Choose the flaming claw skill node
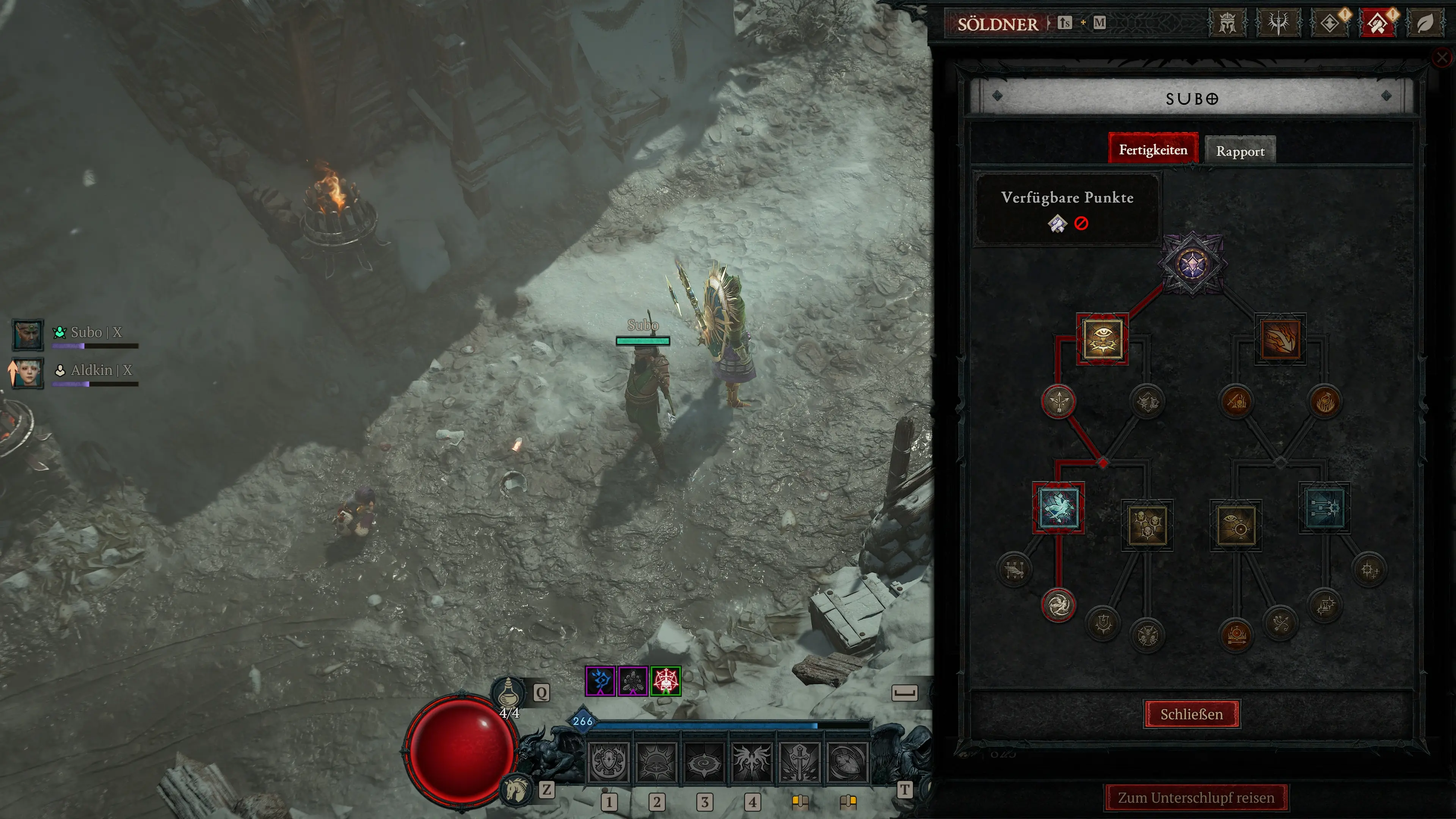The height and width of the screenshot is (819, 1456). 1280,339
